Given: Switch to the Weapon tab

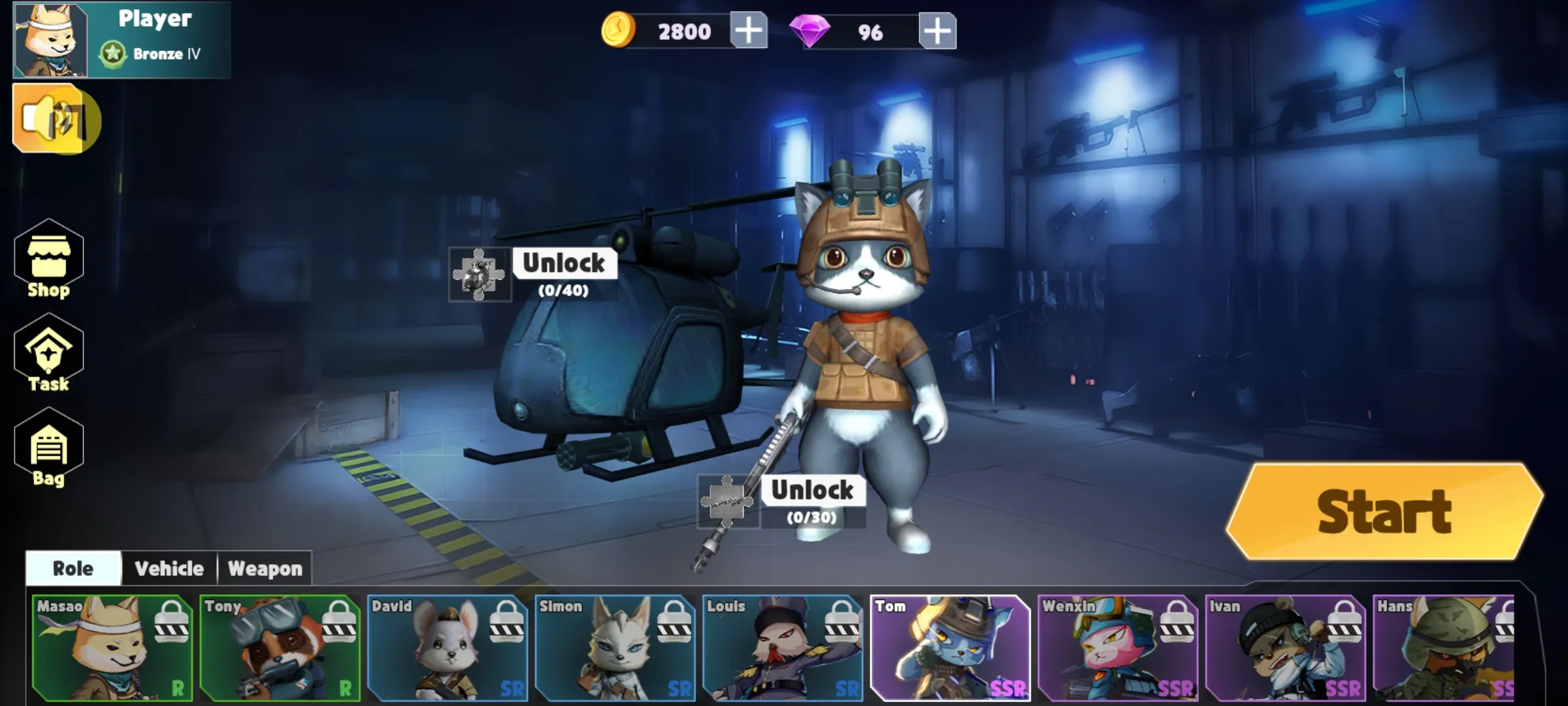Looking at the screenshot, I should (264, 569).
